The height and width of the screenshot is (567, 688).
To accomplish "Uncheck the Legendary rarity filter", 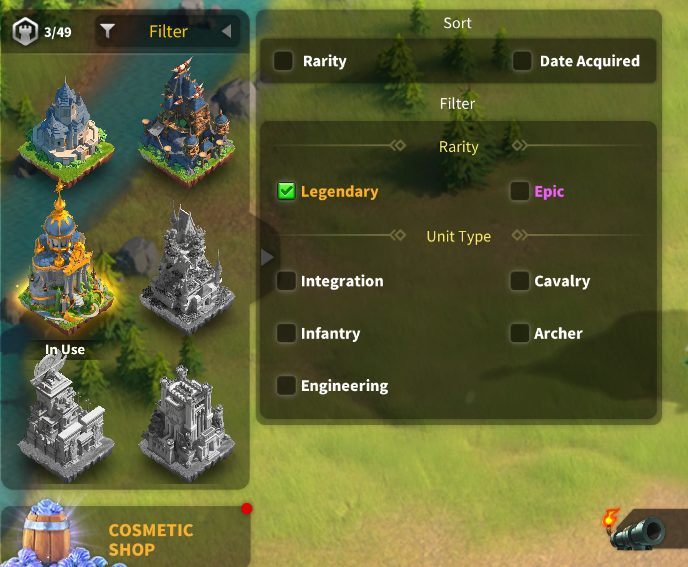I will [x=287, y=191].
